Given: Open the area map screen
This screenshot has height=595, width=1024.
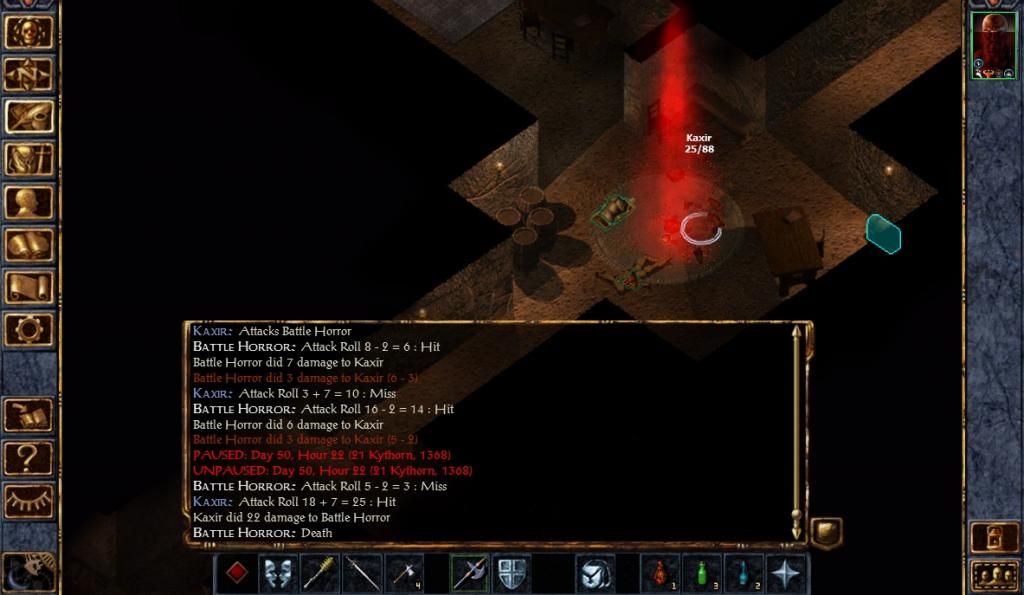Looking at the screenshot, I should 29,74.
